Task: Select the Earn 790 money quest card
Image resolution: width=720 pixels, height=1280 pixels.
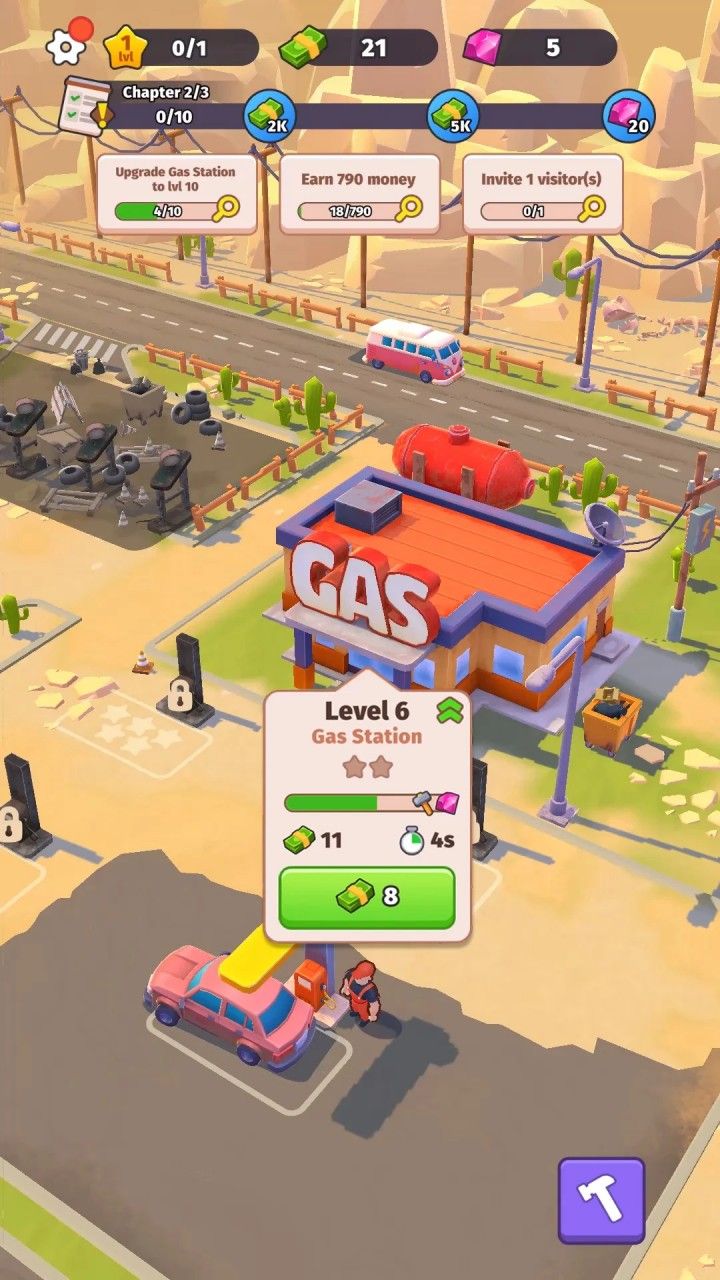Action: pyautogui.click(x=359, y=193)
